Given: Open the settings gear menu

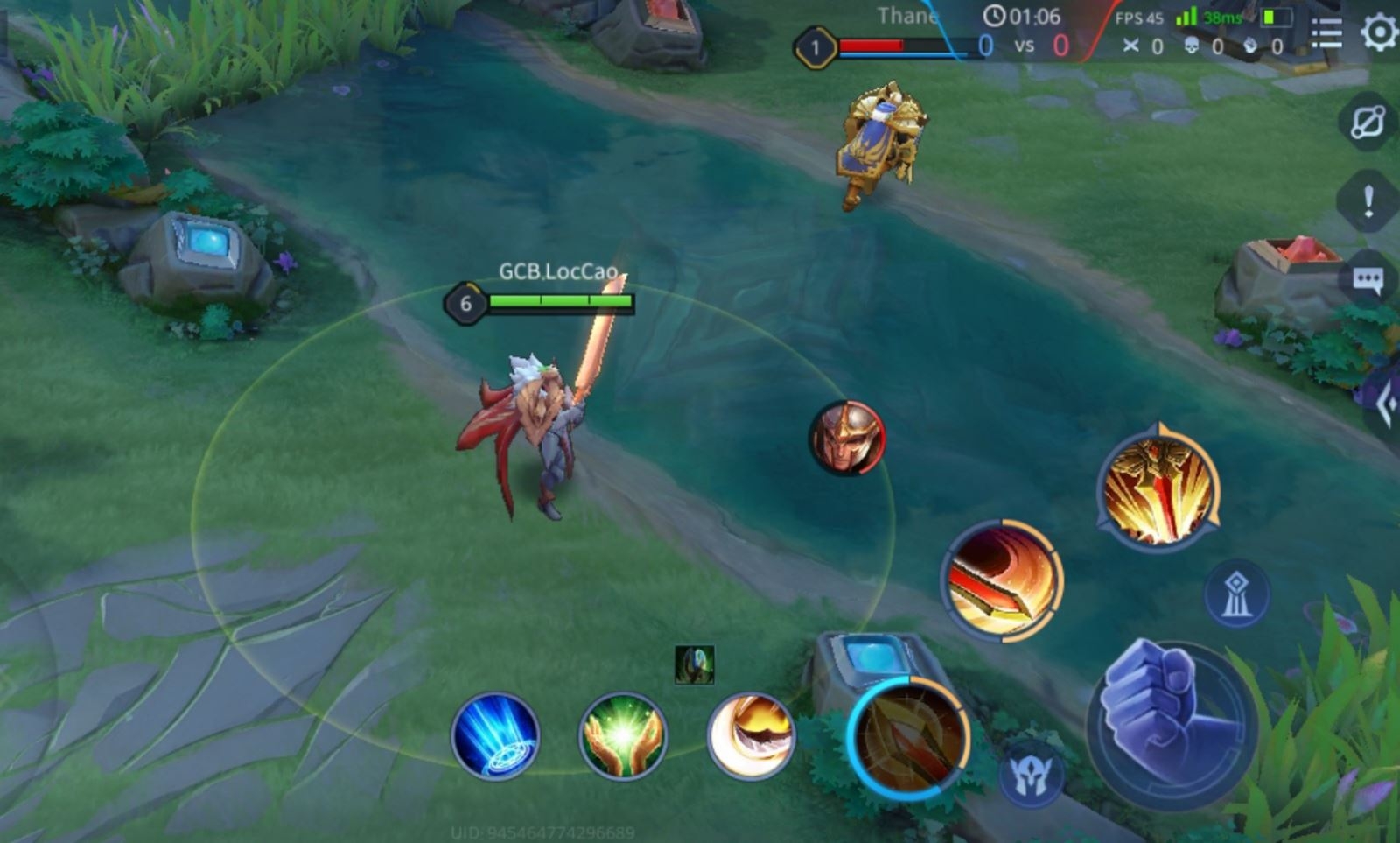Looking at the screenshot, I should pos(1379,33).
